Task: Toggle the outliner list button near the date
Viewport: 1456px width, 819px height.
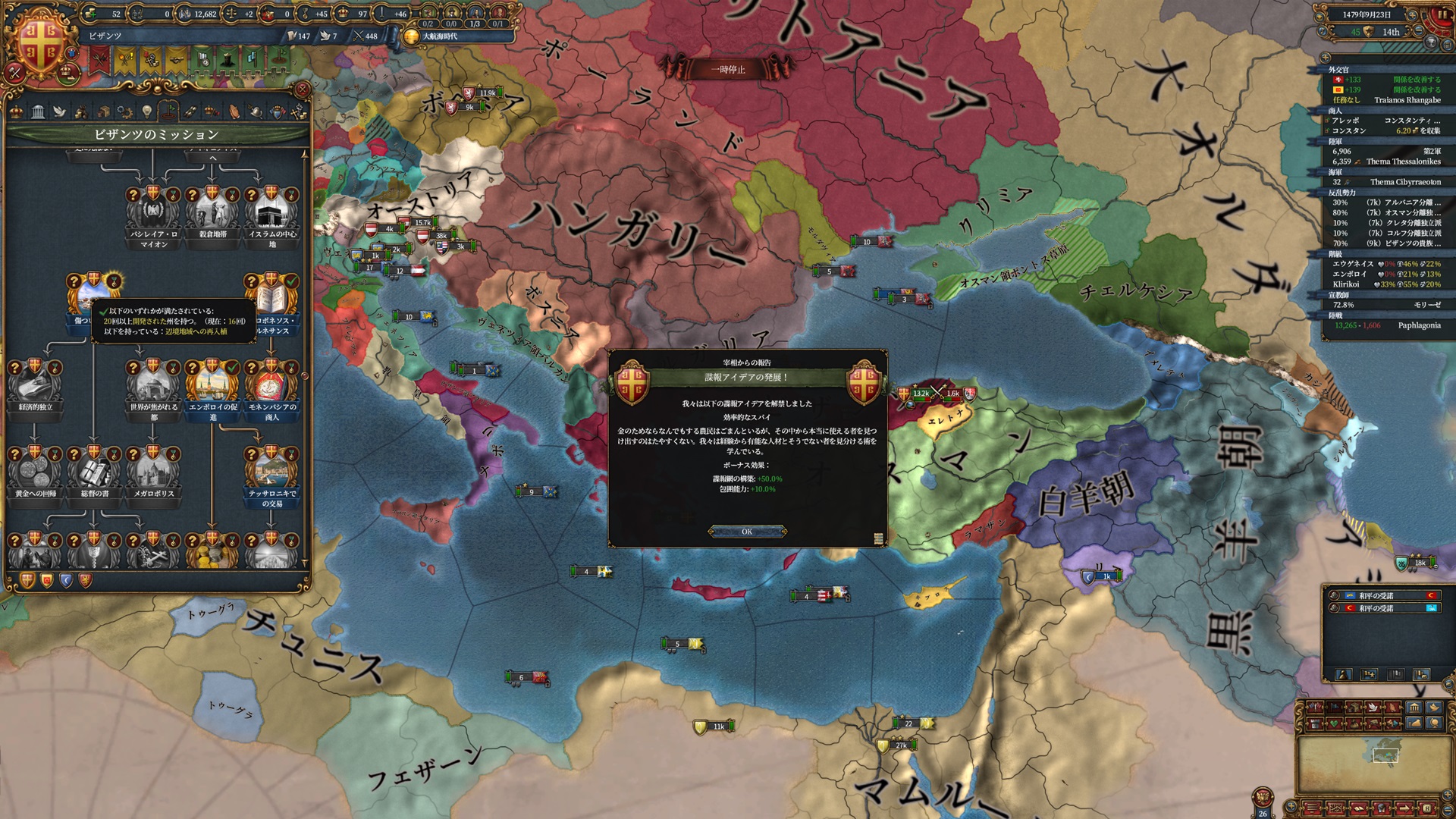Action: point(1447,44)
